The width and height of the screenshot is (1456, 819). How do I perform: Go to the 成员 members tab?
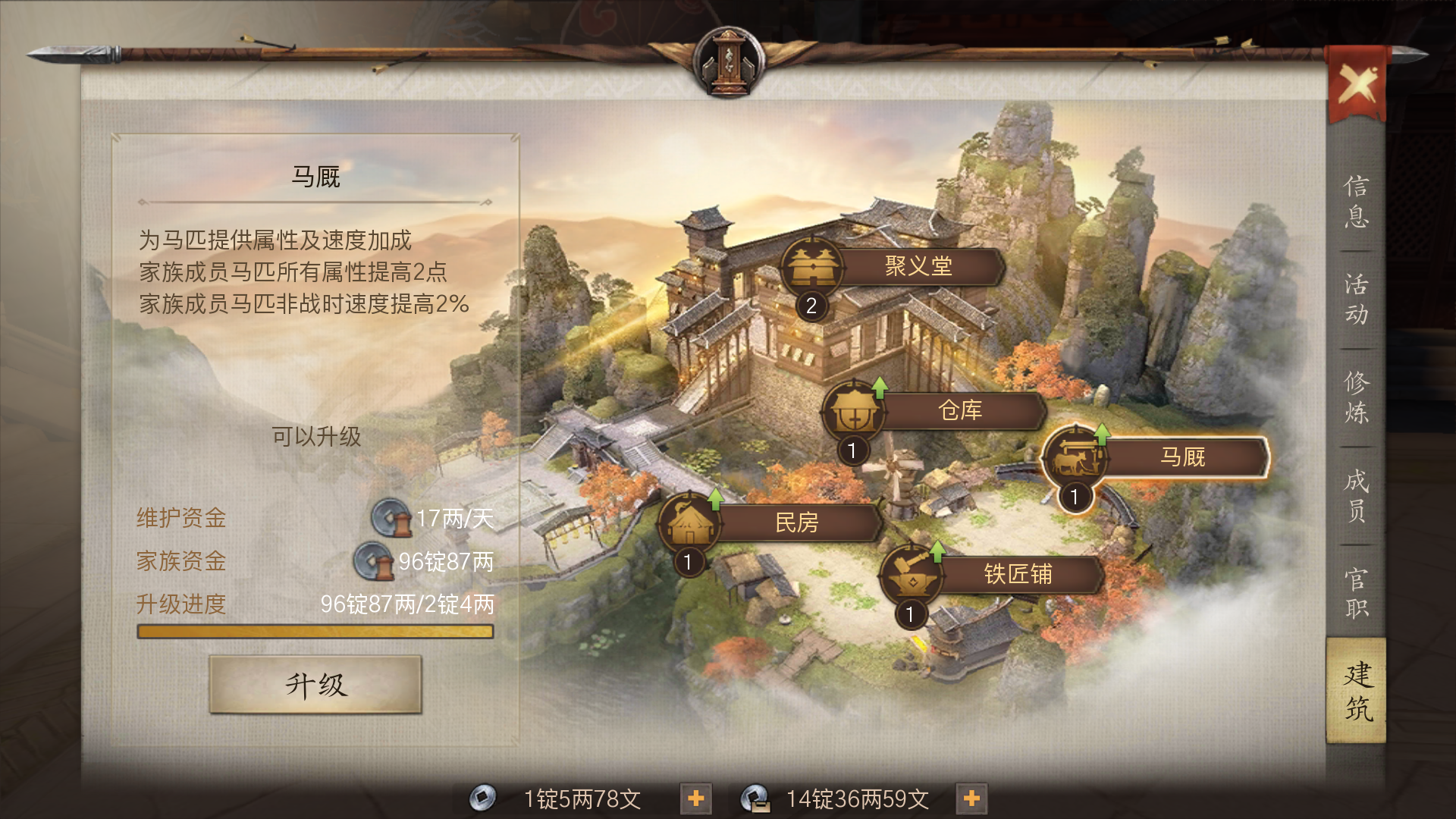click(x=1356, y=495)
